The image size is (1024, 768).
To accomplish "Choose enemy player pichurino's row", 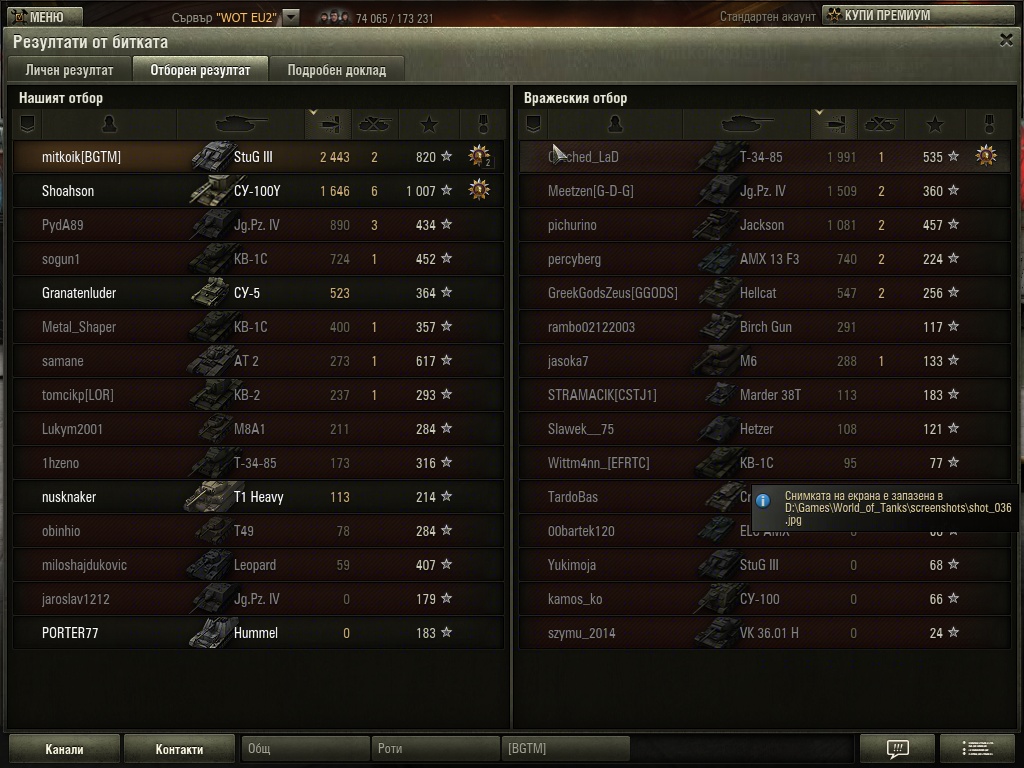I will (x=764, y=225).
